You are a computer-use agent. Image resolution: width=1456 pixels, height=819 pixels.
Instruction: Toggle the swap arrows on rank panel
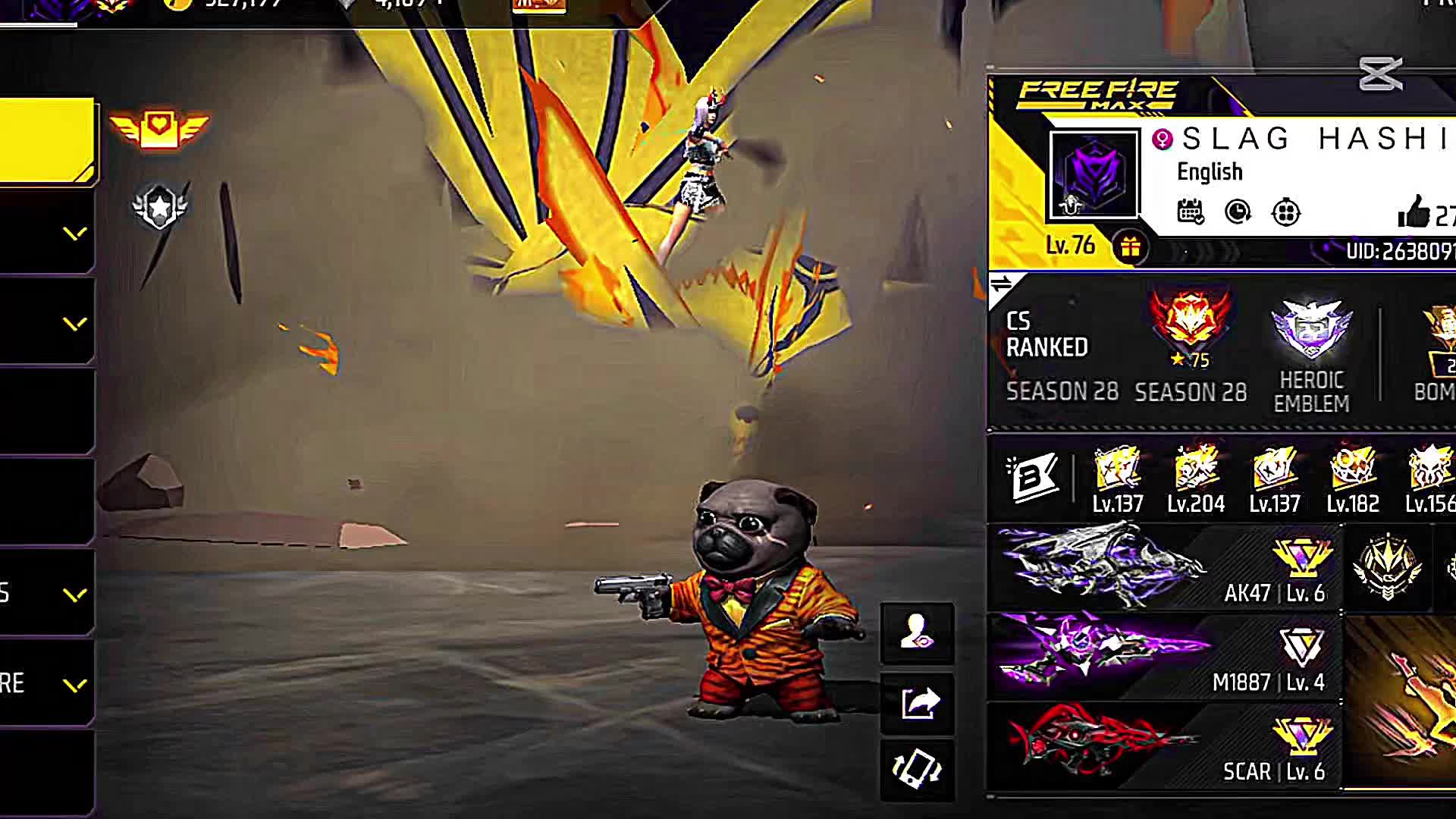point(1001,284)
